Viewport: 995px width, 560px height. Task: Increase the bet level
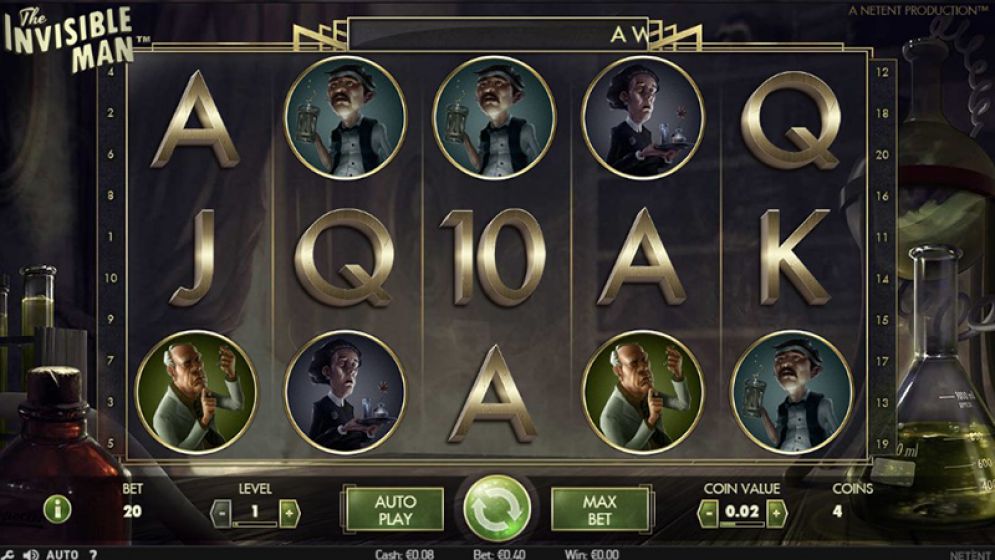tap(289, 513)
